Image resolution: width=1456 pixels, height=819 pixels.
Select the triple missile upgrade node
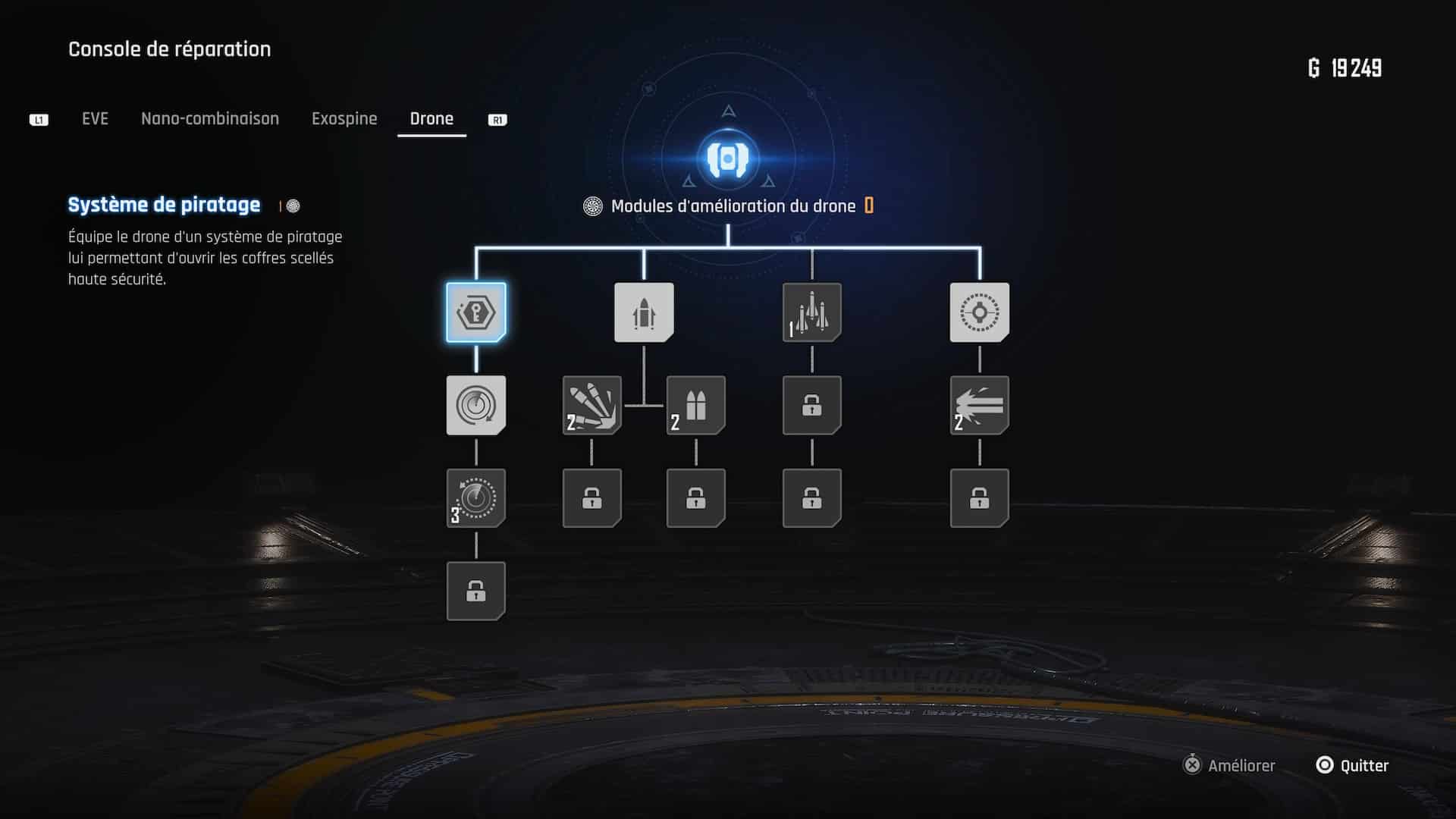(812, 312)
